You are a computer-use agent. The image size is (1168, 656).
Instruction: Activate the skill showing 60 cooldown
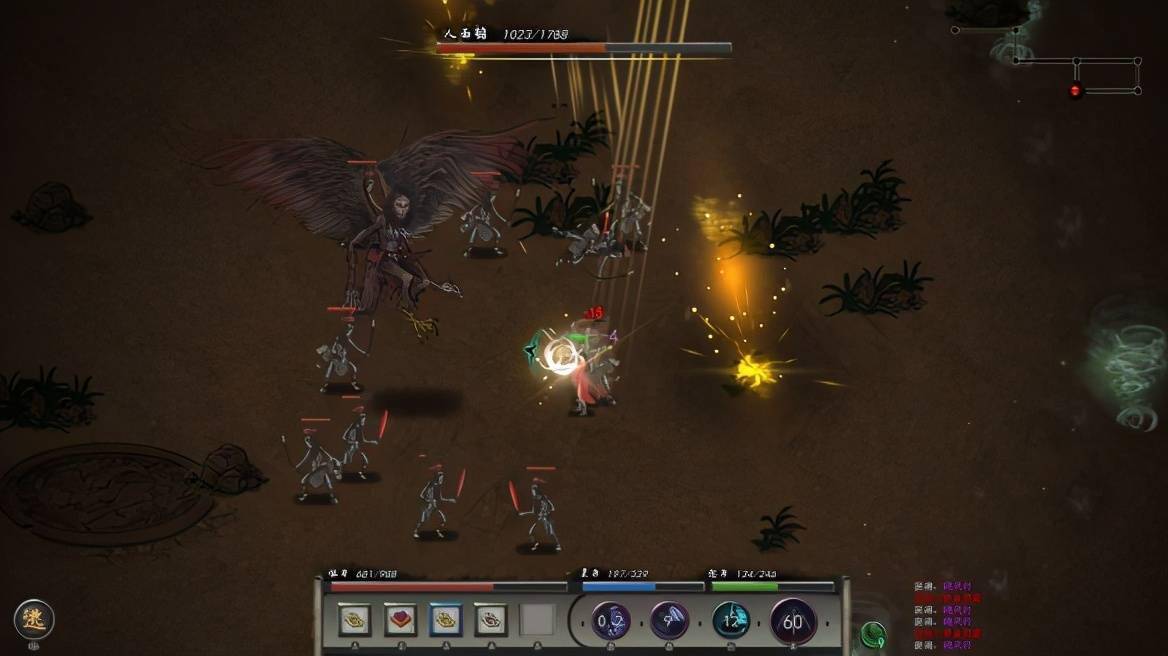click(x=793, y=622)
